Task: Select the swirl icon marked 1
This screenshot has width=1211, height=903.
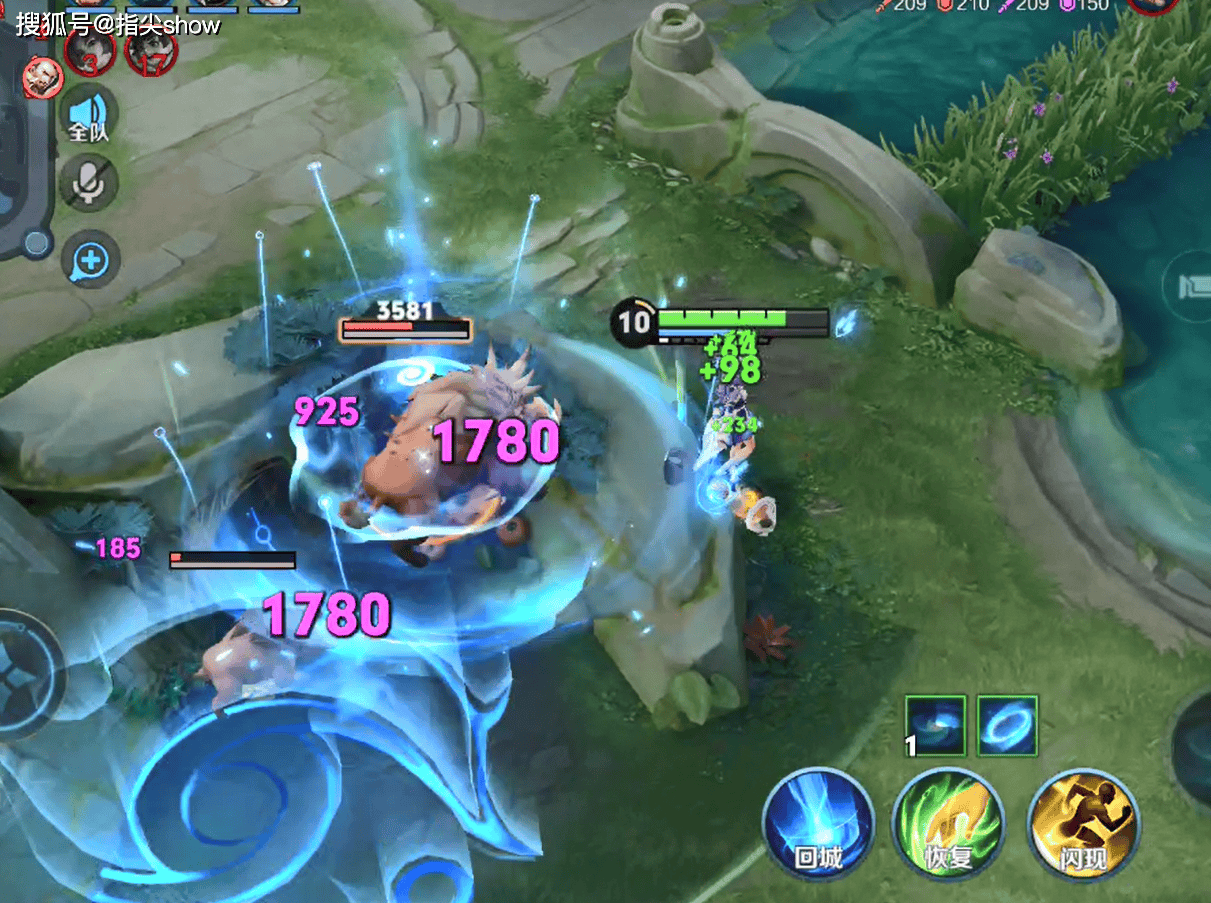Action: [935, 726]
